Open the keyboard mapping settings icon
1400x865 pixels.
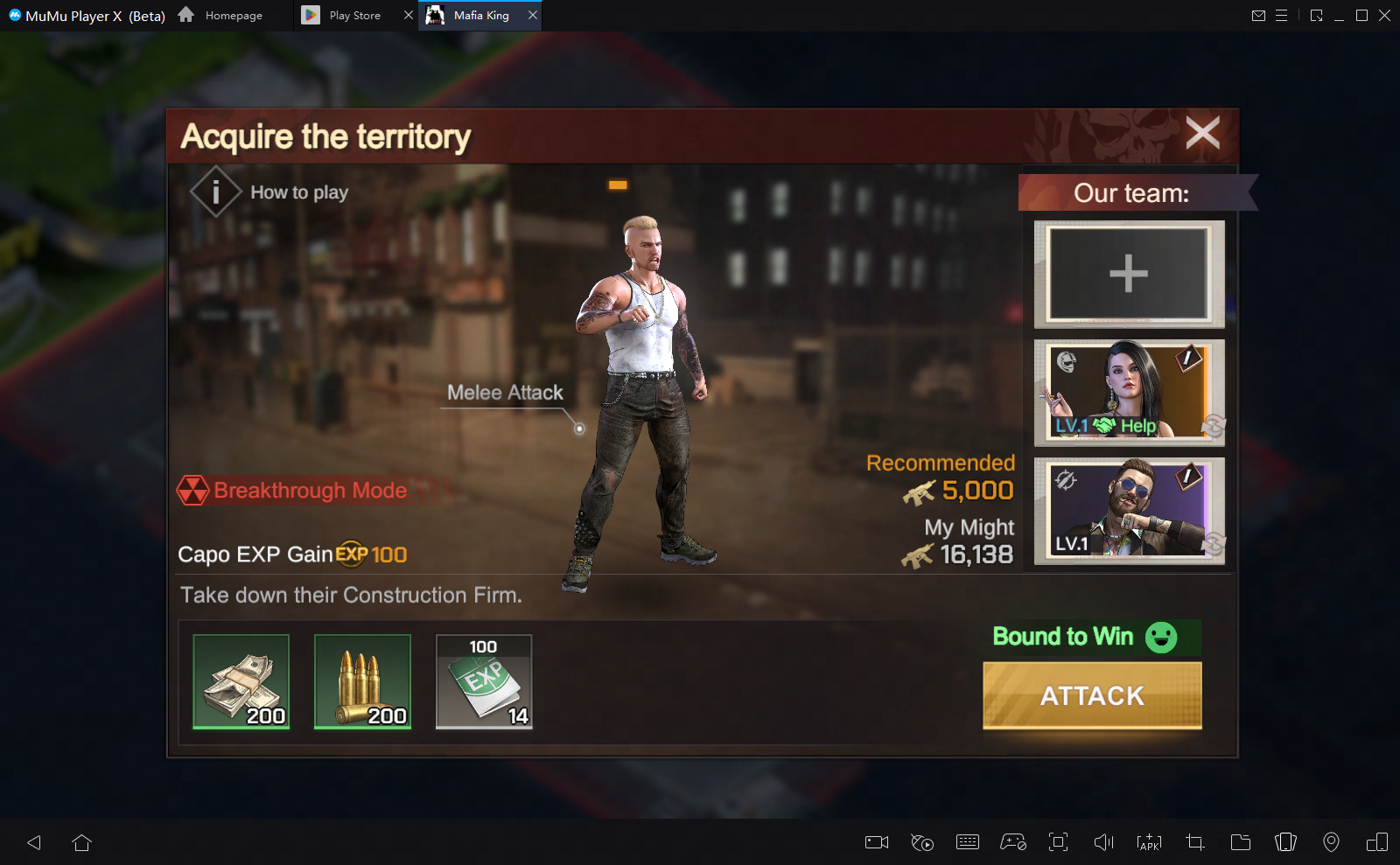click(x=967, y=842)
